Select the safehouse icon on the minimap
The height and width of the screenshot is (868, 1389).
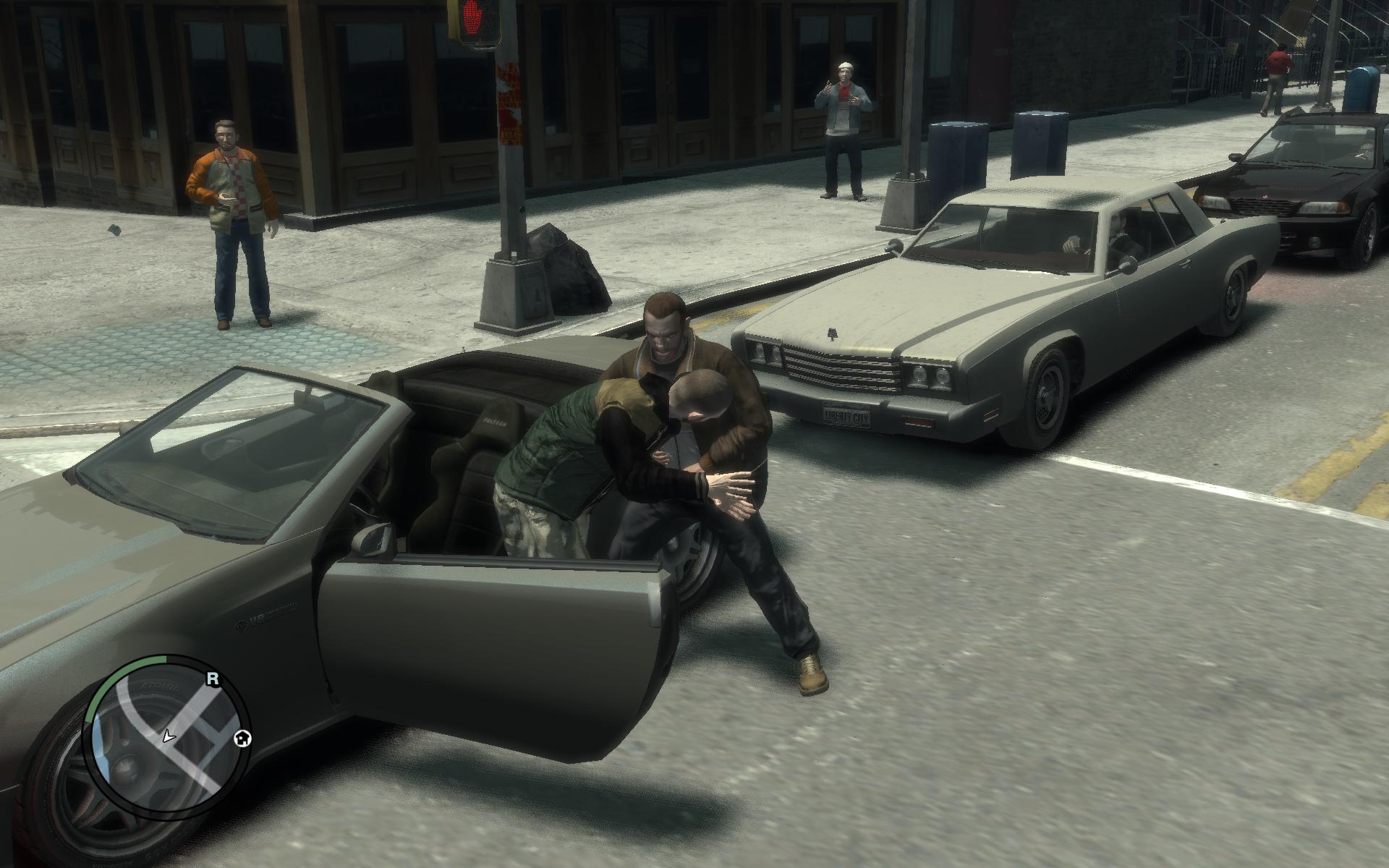[243, 738]
